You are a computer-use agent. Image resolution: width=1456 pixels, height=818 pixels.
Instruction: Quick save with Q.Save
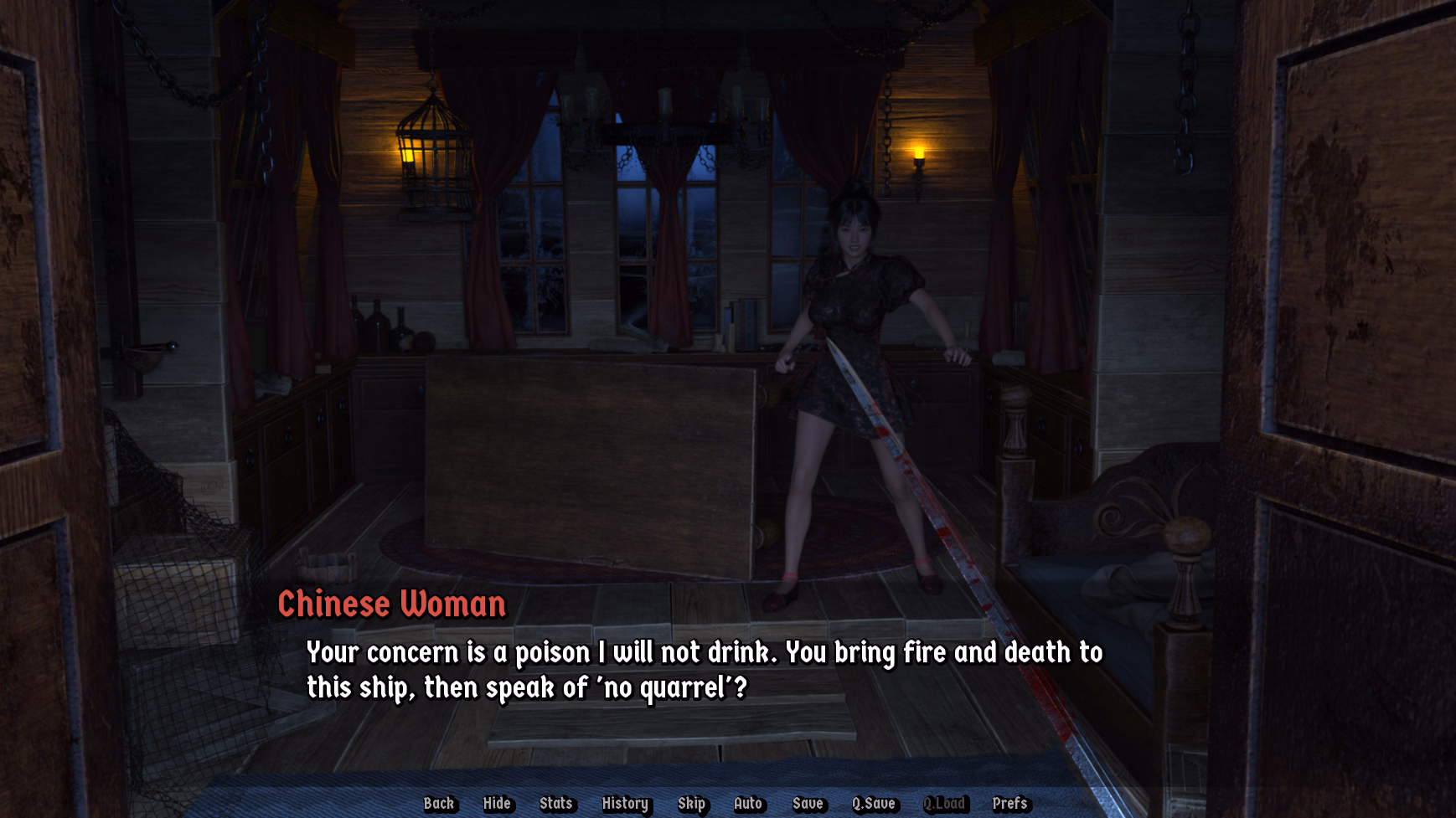point(874,804)
